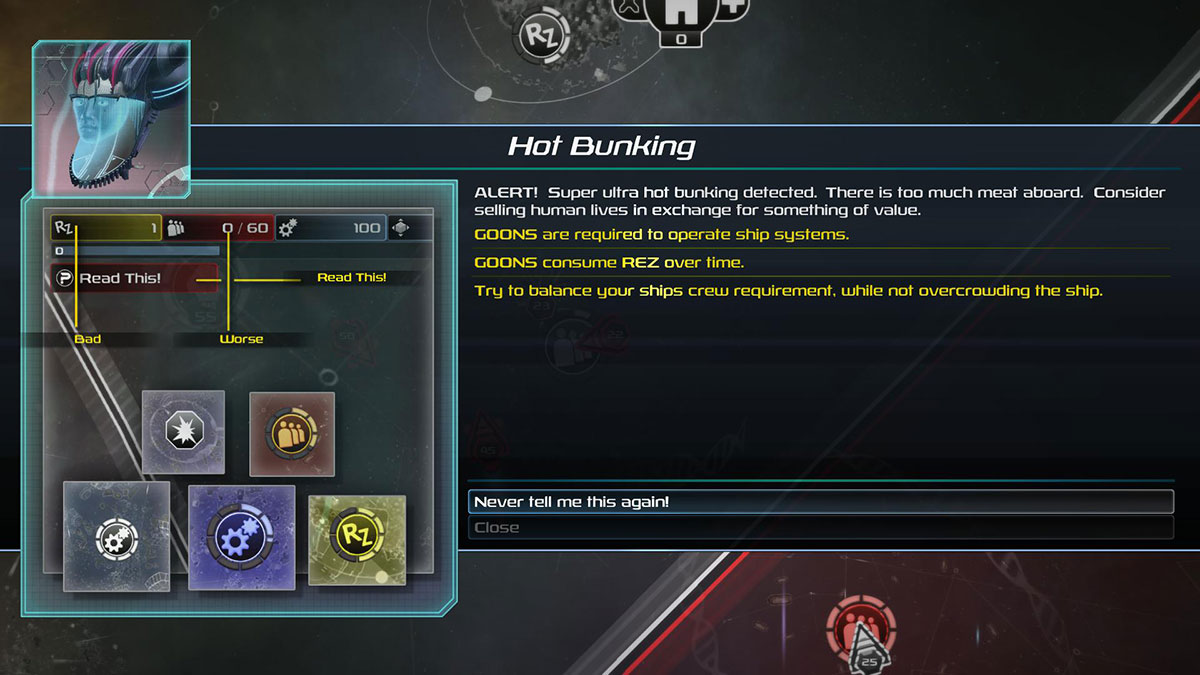Close the Hot Bunking alert
This screenshot has height=675, width=1200.
click(820, 528)
